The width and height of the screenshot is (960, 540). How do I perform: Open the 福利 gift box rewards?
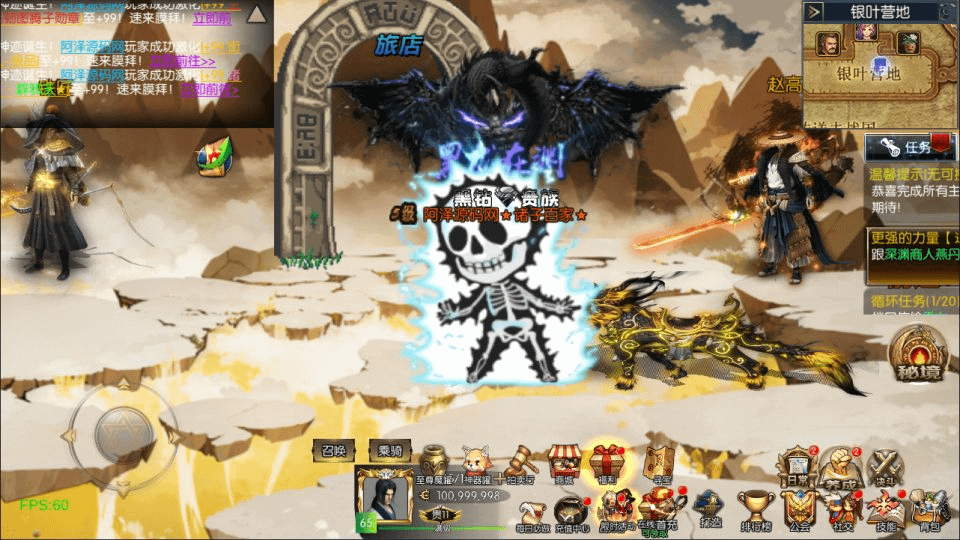tap(607, 463)
